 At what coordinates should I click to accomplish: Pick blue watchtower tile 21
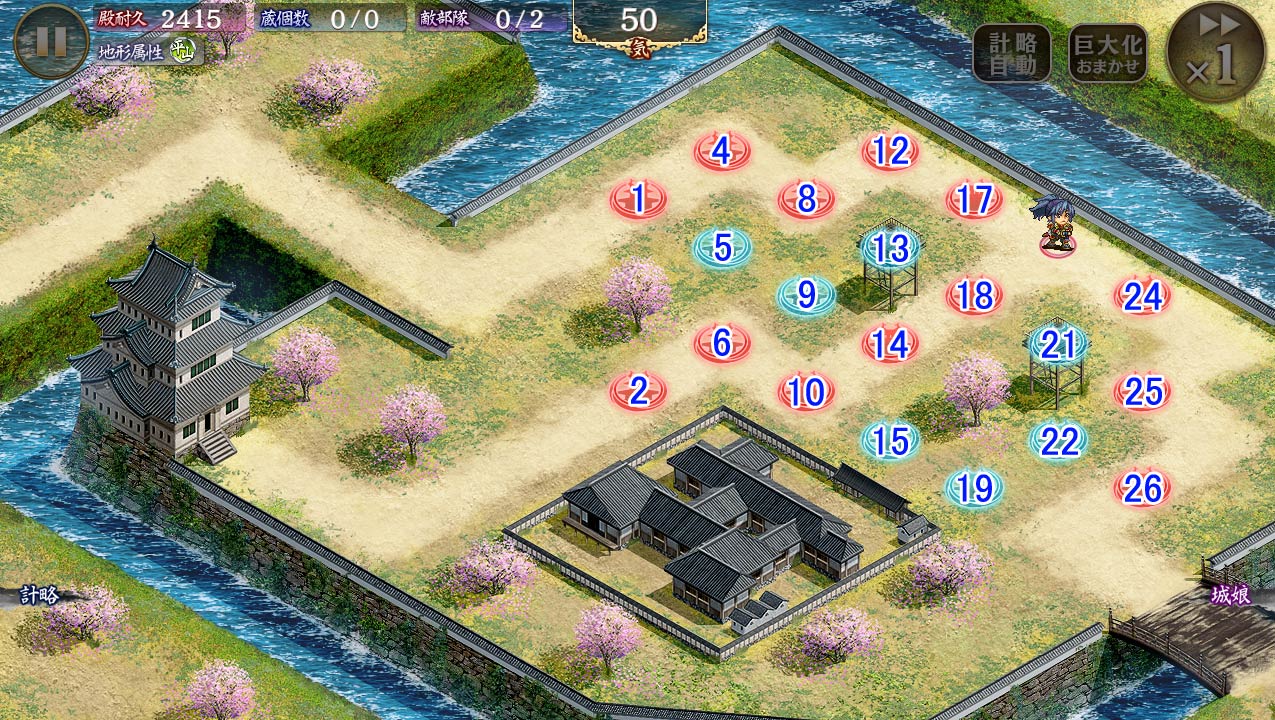[1057, 344]
